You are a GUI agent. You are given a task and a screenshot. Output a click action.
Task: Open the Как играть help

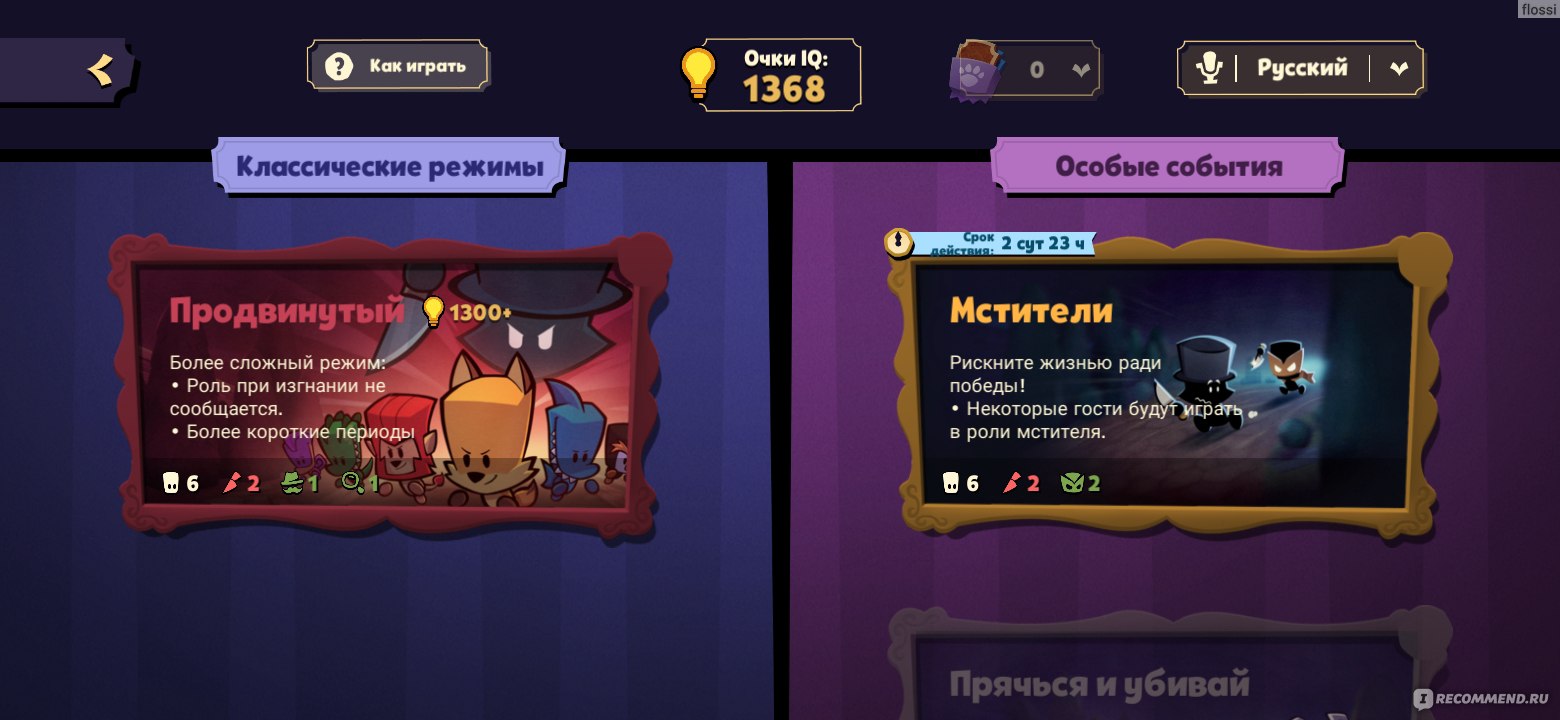[398, 67]
